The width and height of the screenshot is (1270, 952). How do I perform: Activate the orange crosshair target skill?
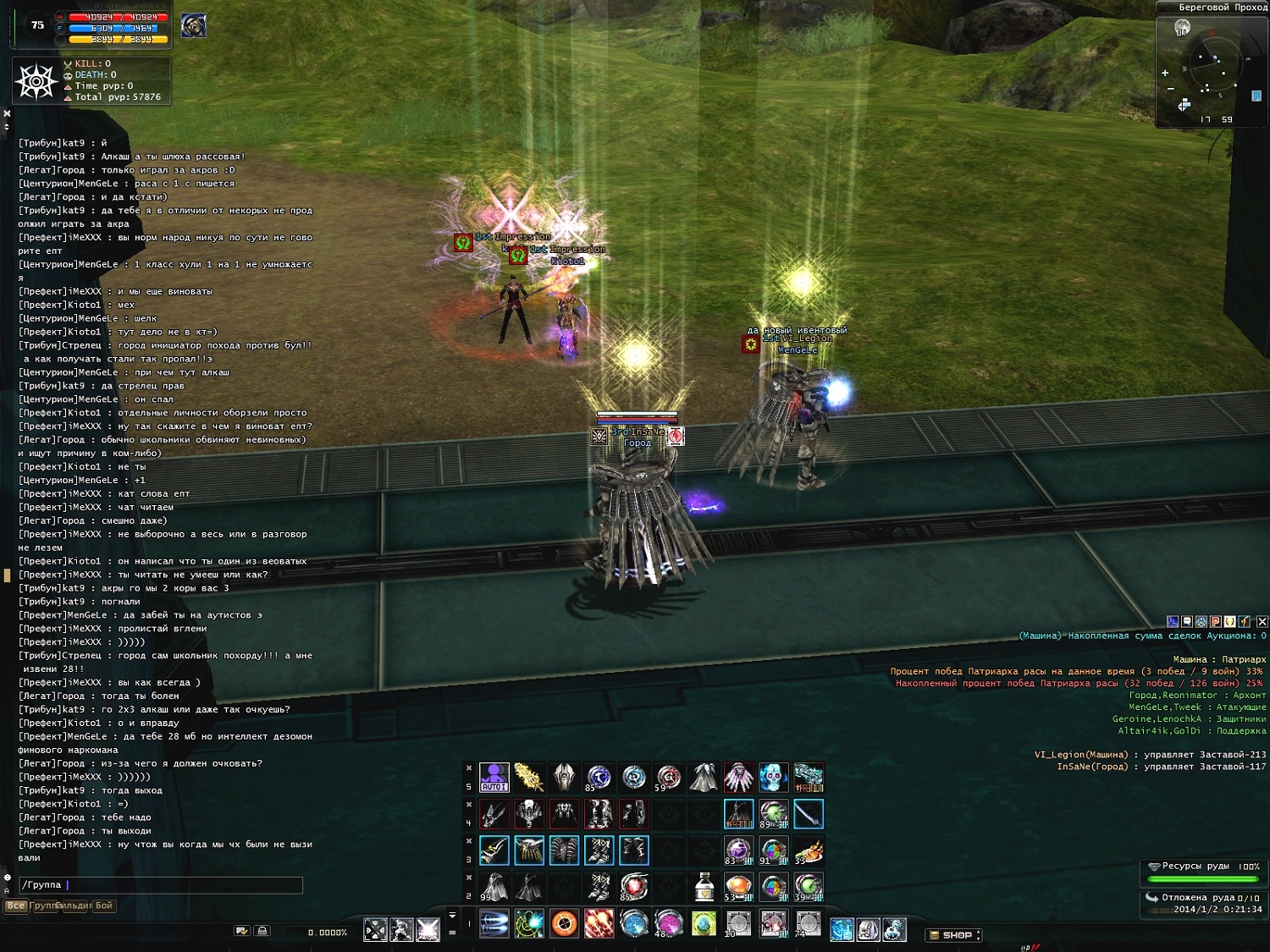click(564, 923)
